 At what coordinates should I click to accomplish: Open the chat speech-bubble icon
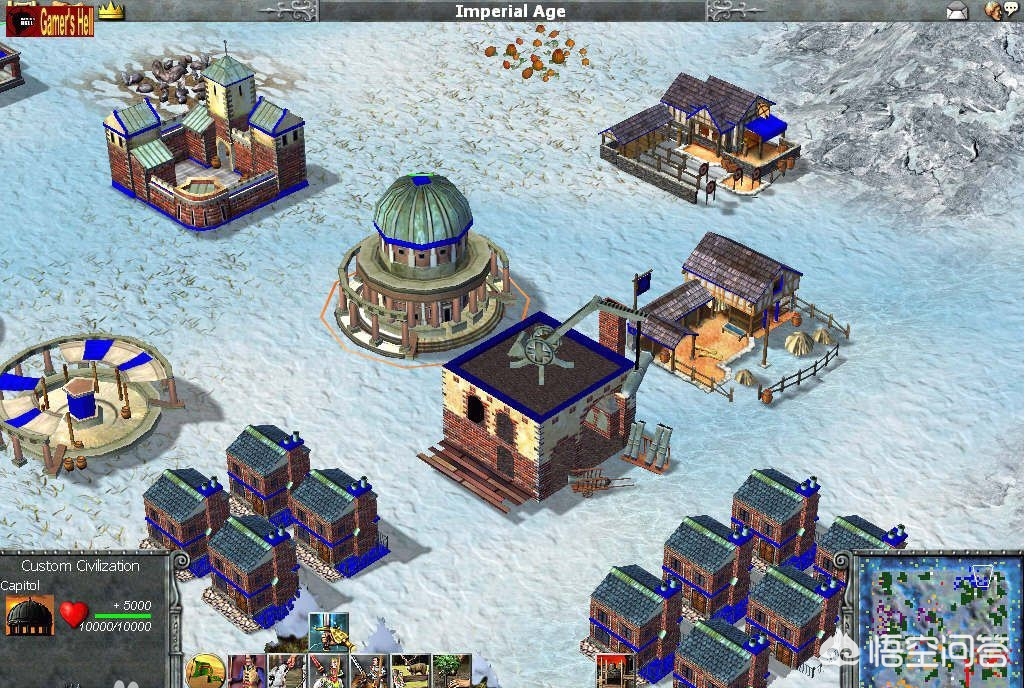995,11
